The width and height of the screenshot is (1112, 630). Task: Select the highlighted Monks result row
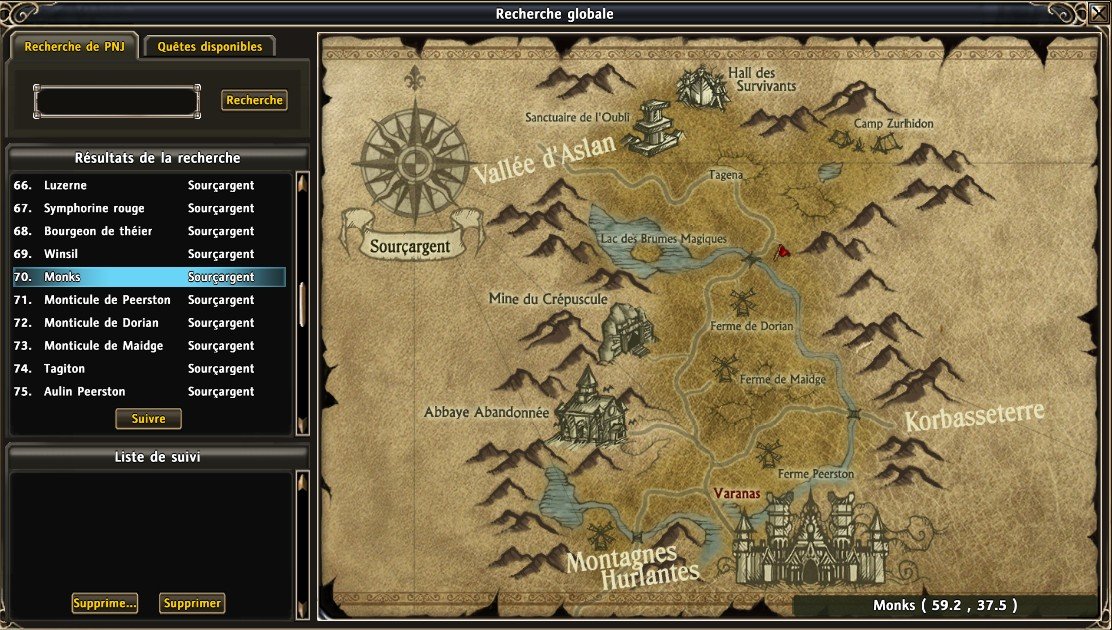(x=148, y=277)
